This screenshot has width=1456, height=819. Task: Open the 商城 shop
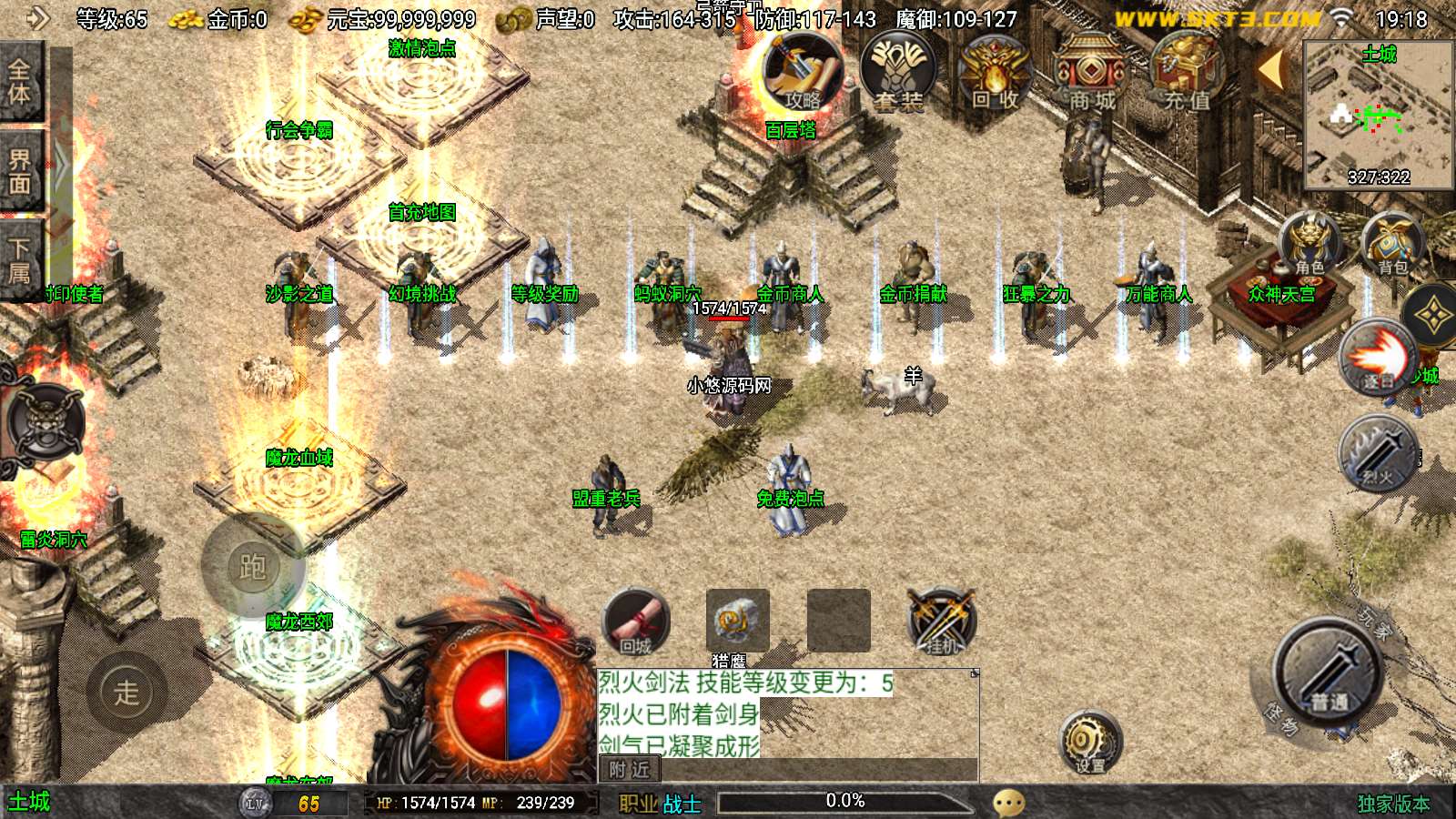(1091, 75)
